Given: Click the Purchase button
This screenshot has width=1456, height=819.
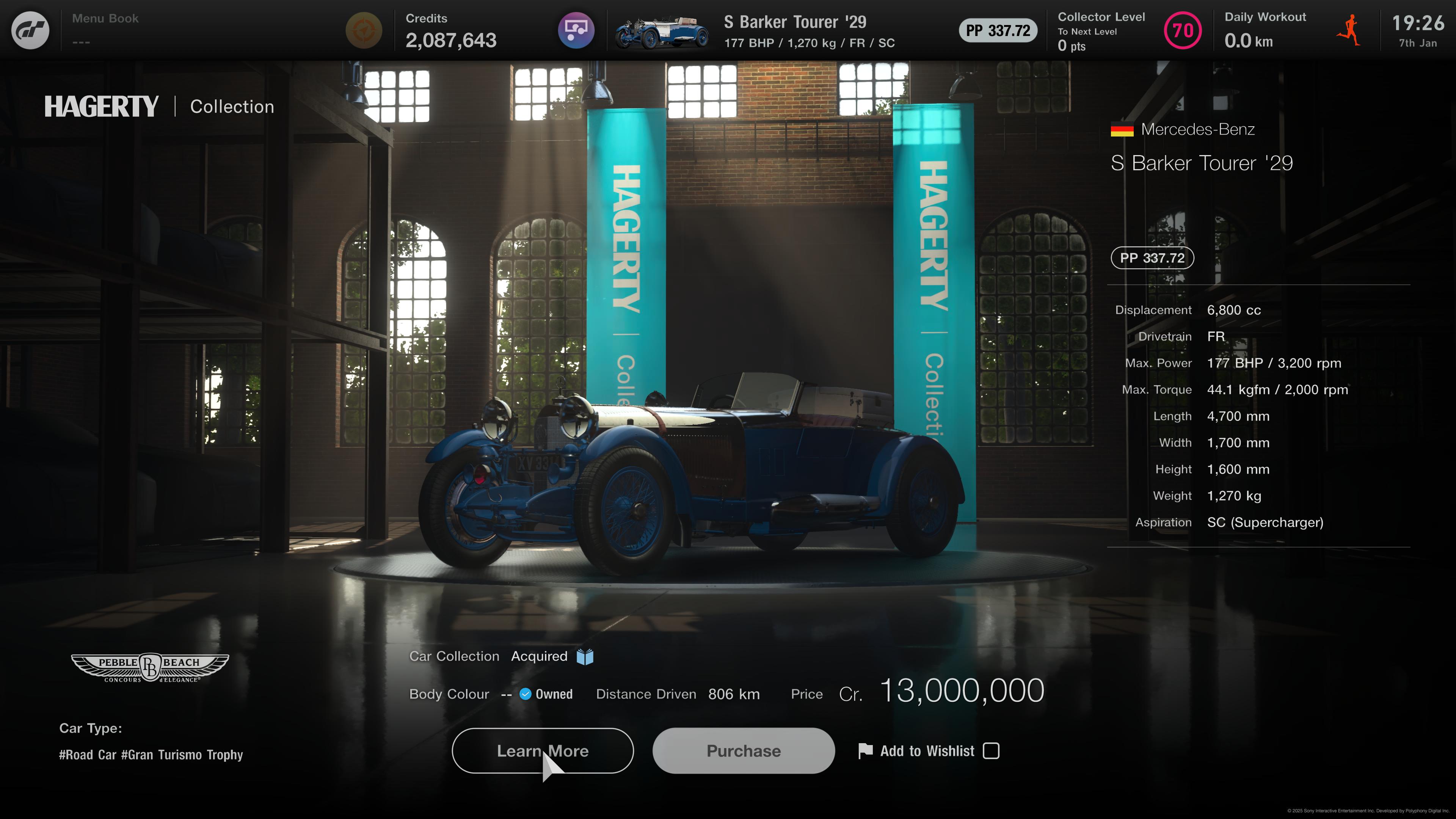Looking at the screenshot, I should 743,751.
